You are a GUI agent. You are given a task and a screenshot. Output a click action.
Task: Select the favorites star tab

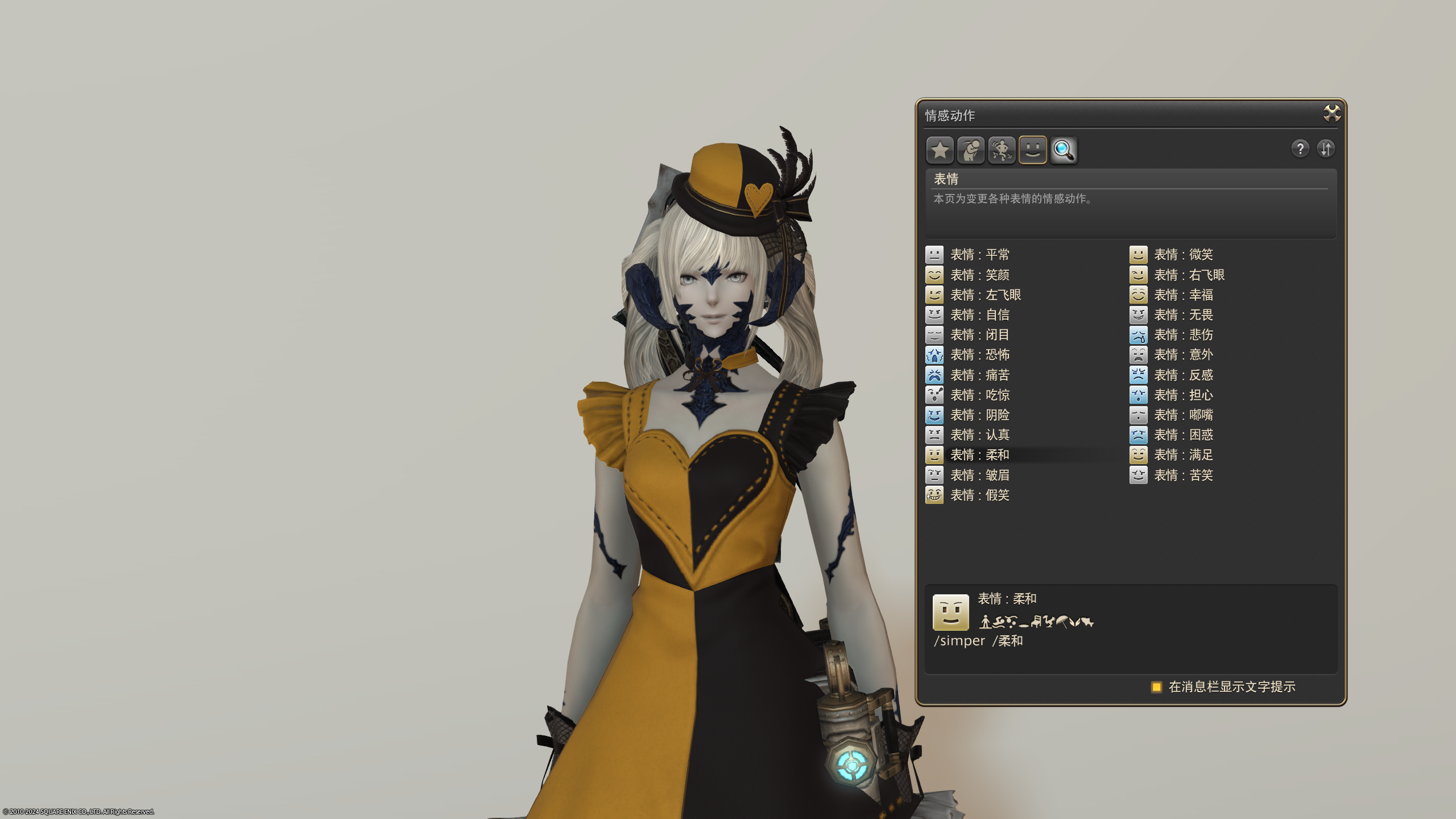pos(940,150)
